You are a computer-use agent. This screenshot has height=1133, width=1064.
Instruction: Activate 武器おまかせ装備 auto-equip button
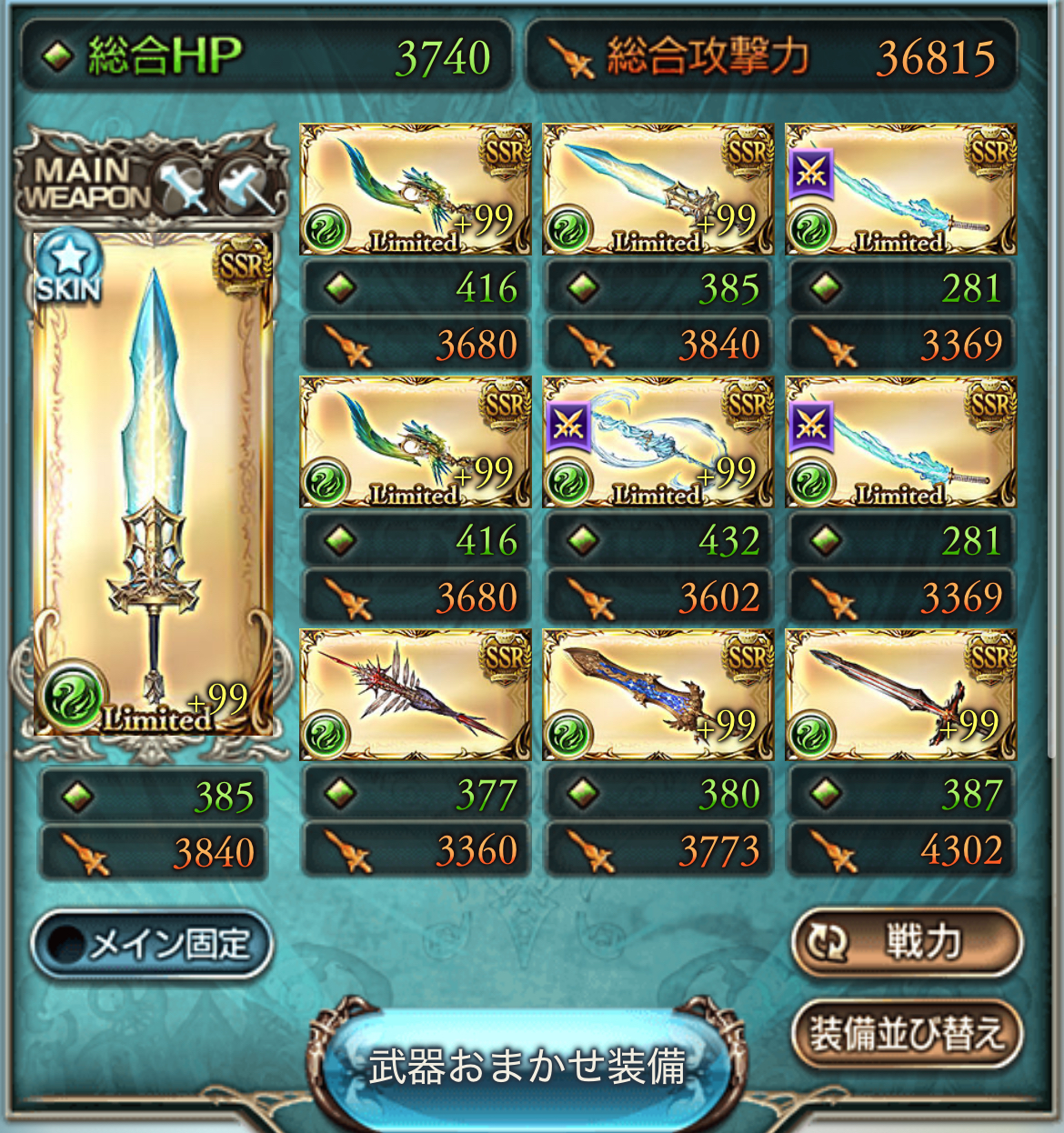[527, 1066]
